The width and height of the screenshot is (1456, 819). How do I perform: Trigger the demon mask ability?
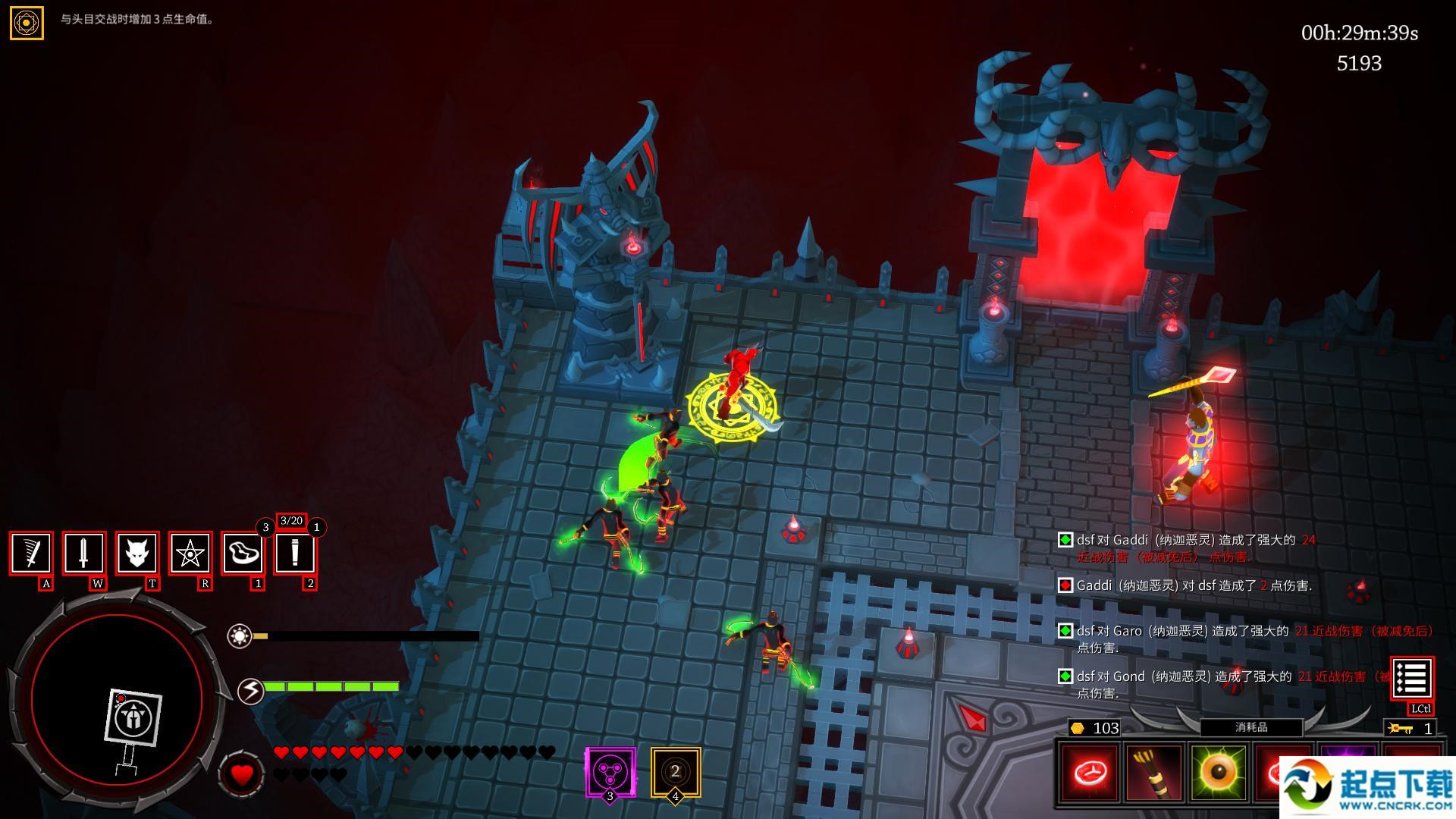click(137, 553)
